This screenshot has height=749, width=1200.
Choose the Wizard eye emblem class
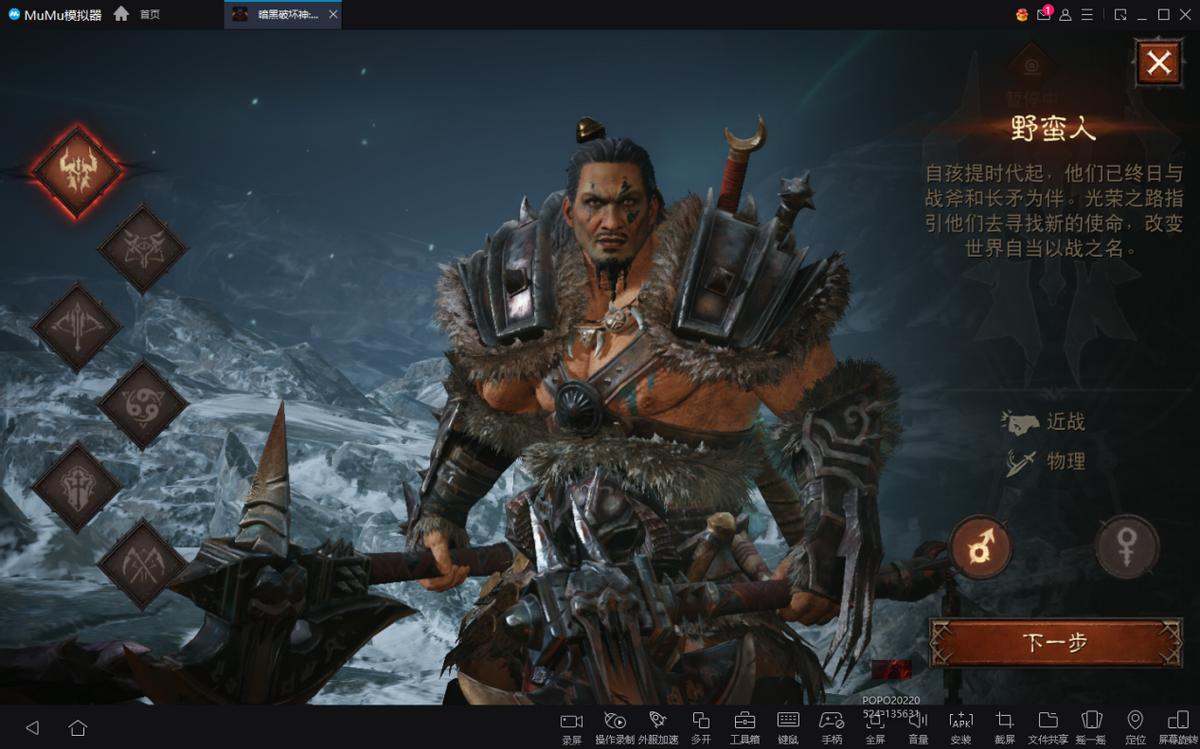[142, 248]
